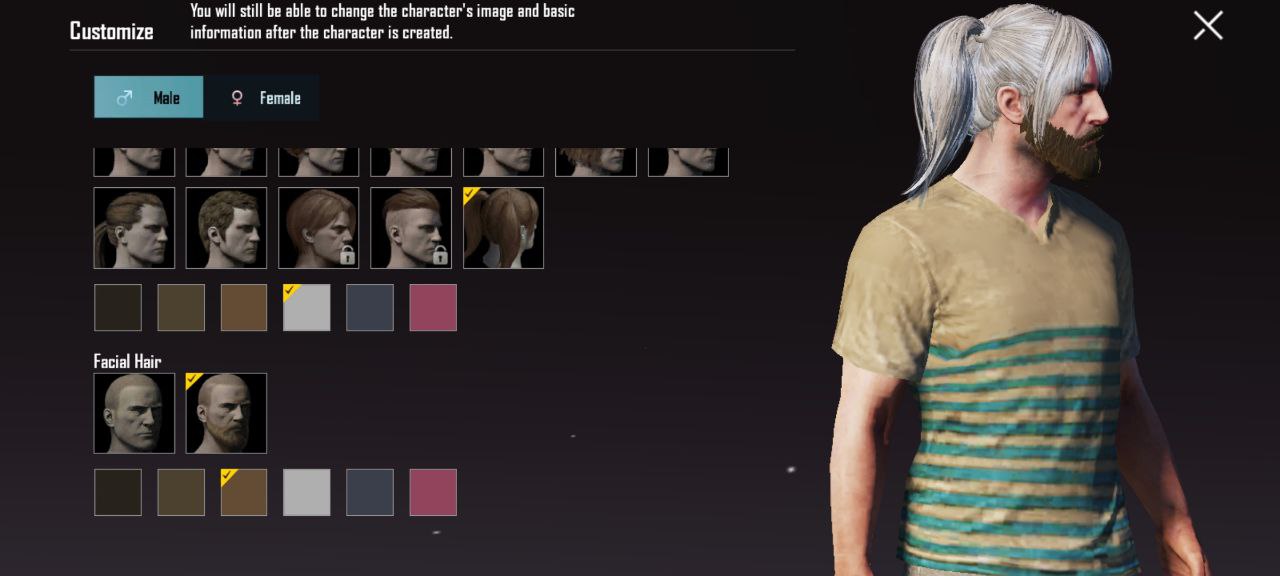Set facial hair color to pink

coord(433,492)
